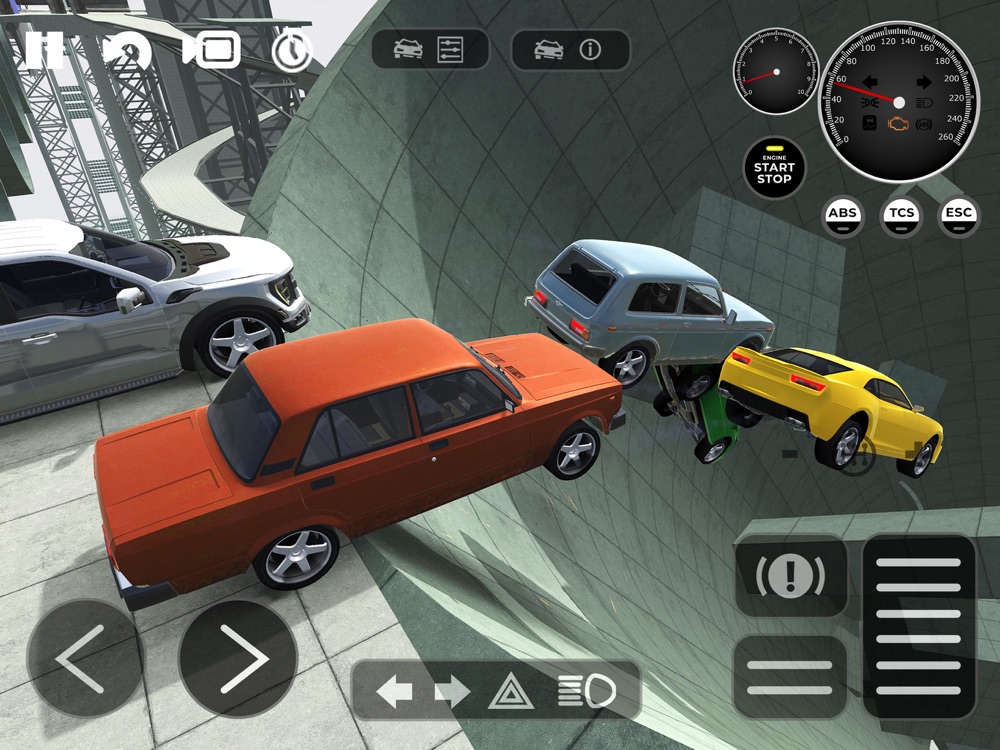
Task: Pause the game
Action: (x=44, y=49)
